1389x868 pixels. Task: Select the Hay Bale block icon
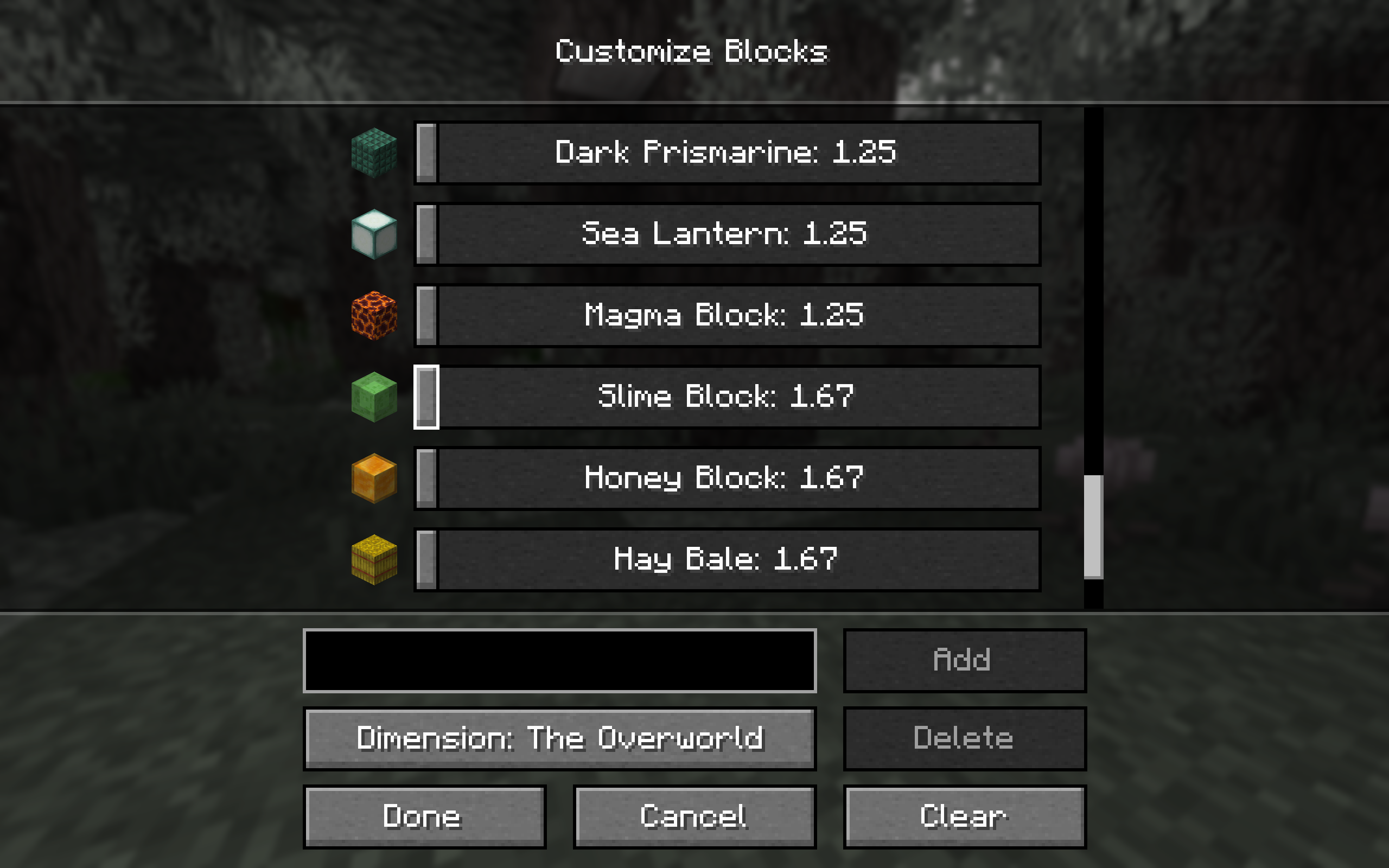[374, 559]
